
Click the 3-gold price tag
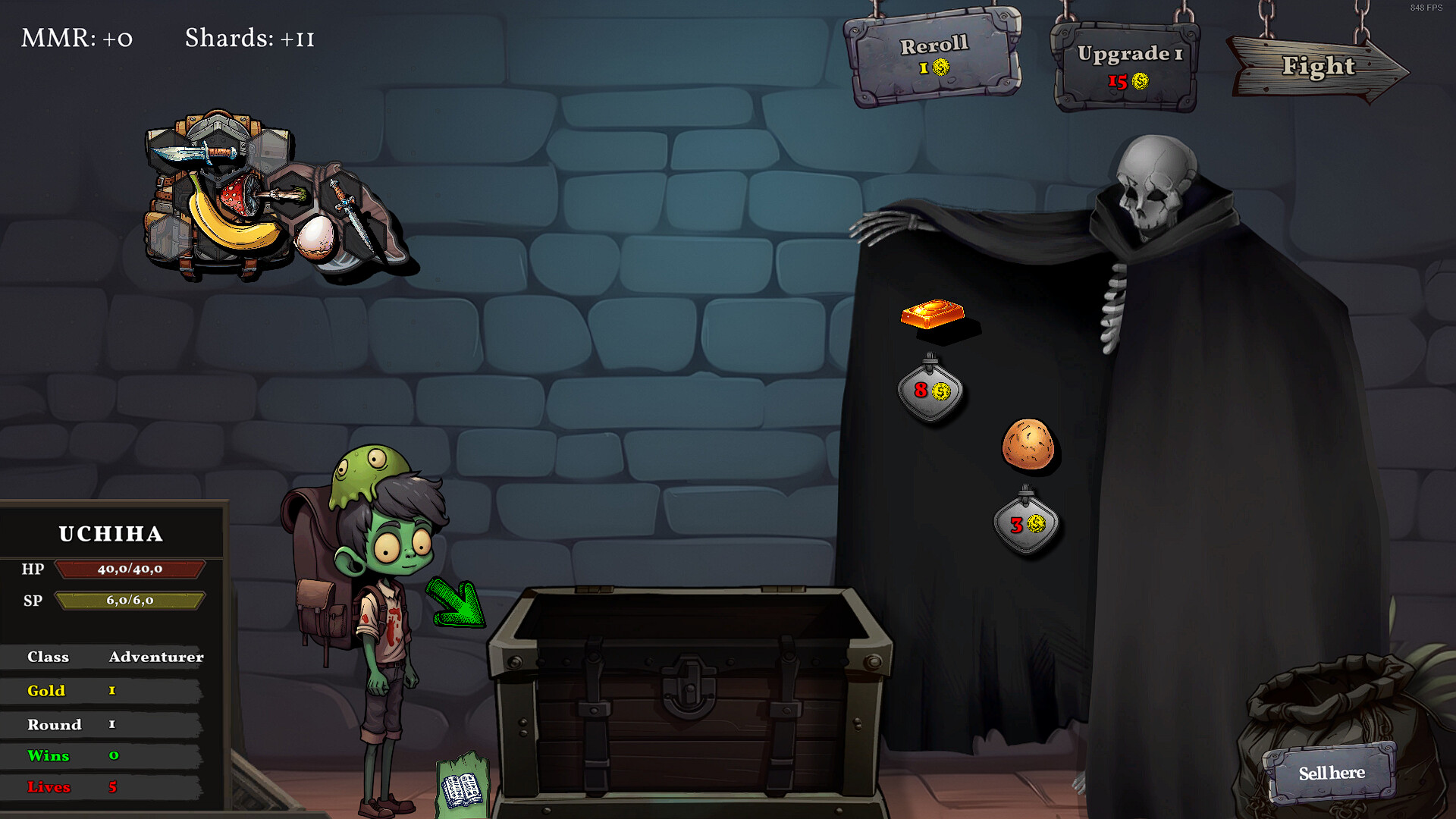click(x=1025, y=523)
